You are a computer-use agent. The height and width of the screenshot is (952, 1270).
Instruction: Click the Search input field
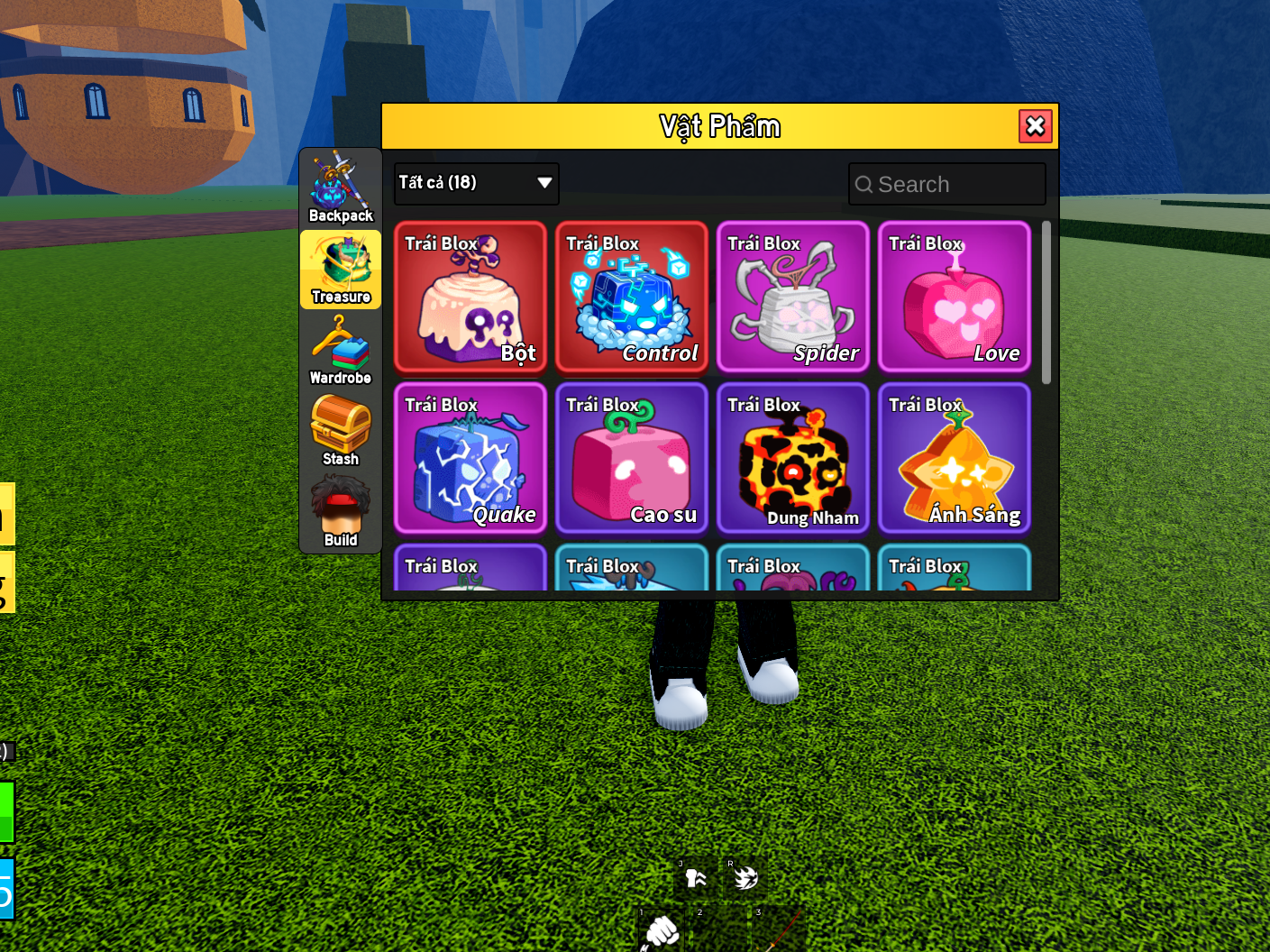point(946,184)
